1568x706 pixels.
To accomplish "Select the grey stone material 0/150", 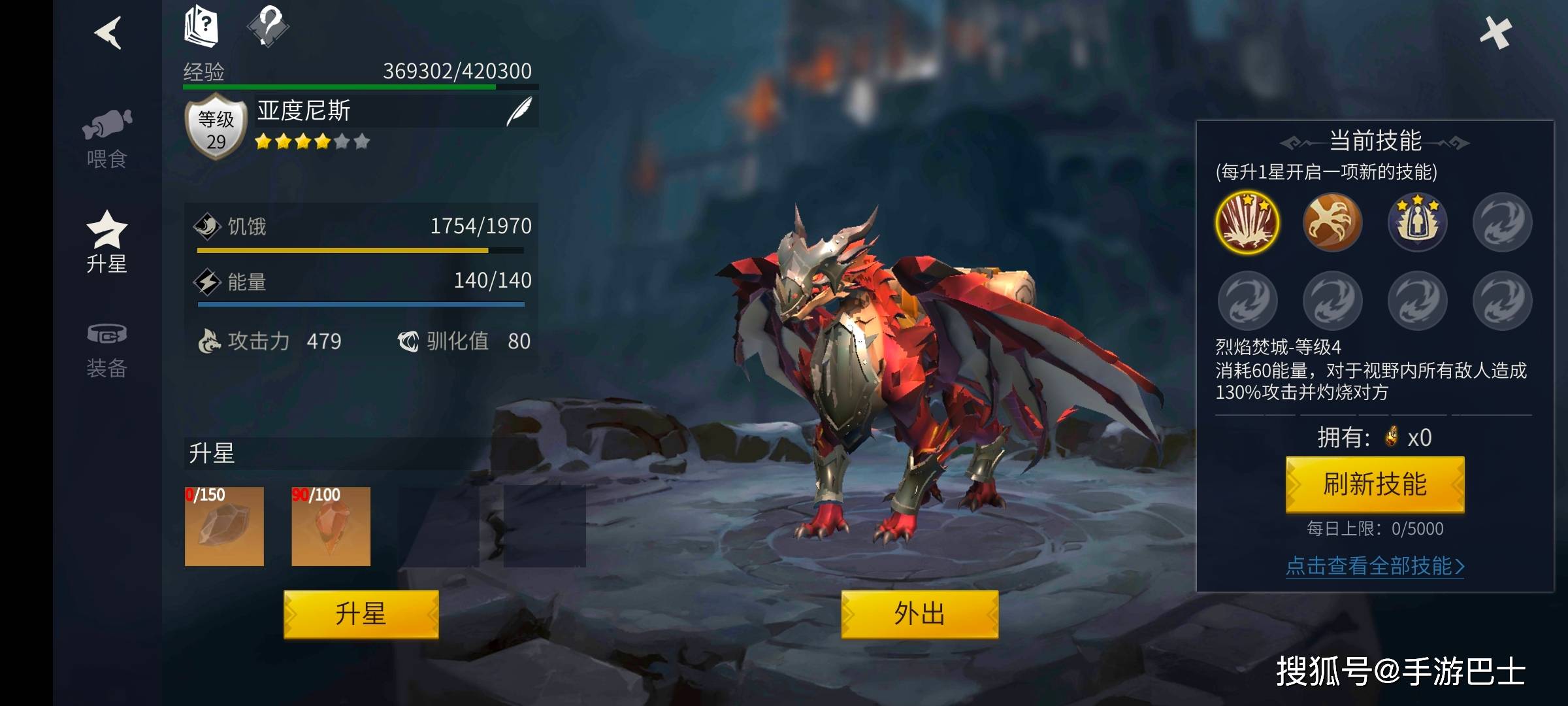I will click(224, 526).
